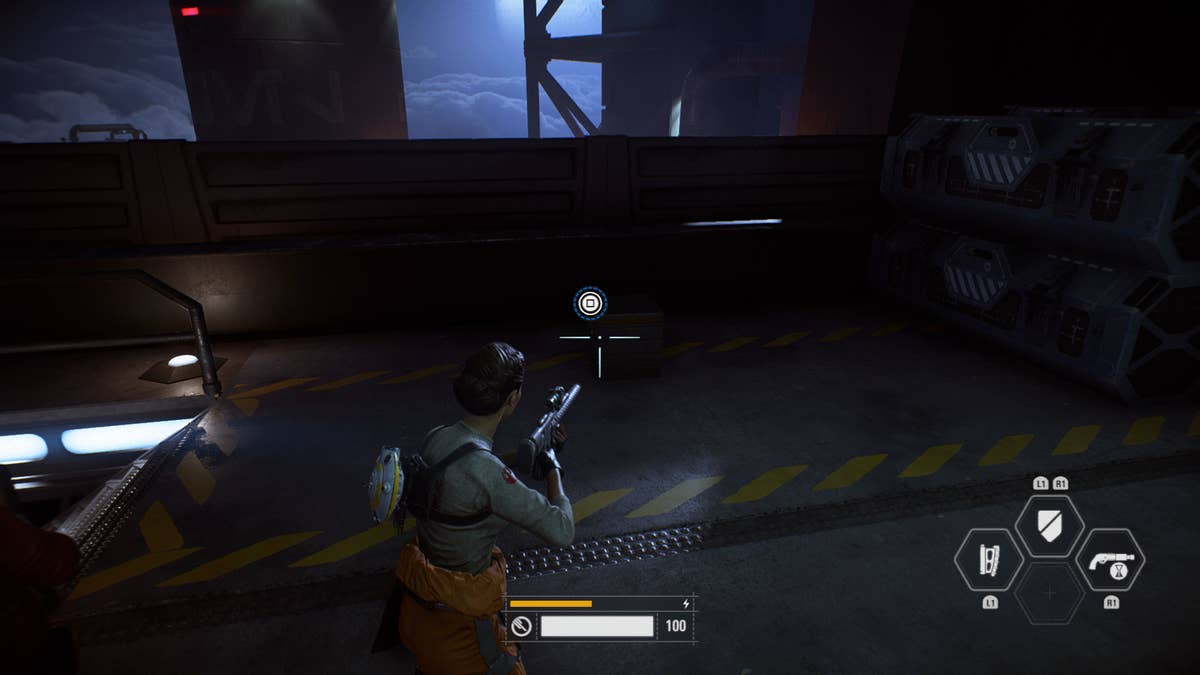Click the circular crate interaction marker

point(590,303)
